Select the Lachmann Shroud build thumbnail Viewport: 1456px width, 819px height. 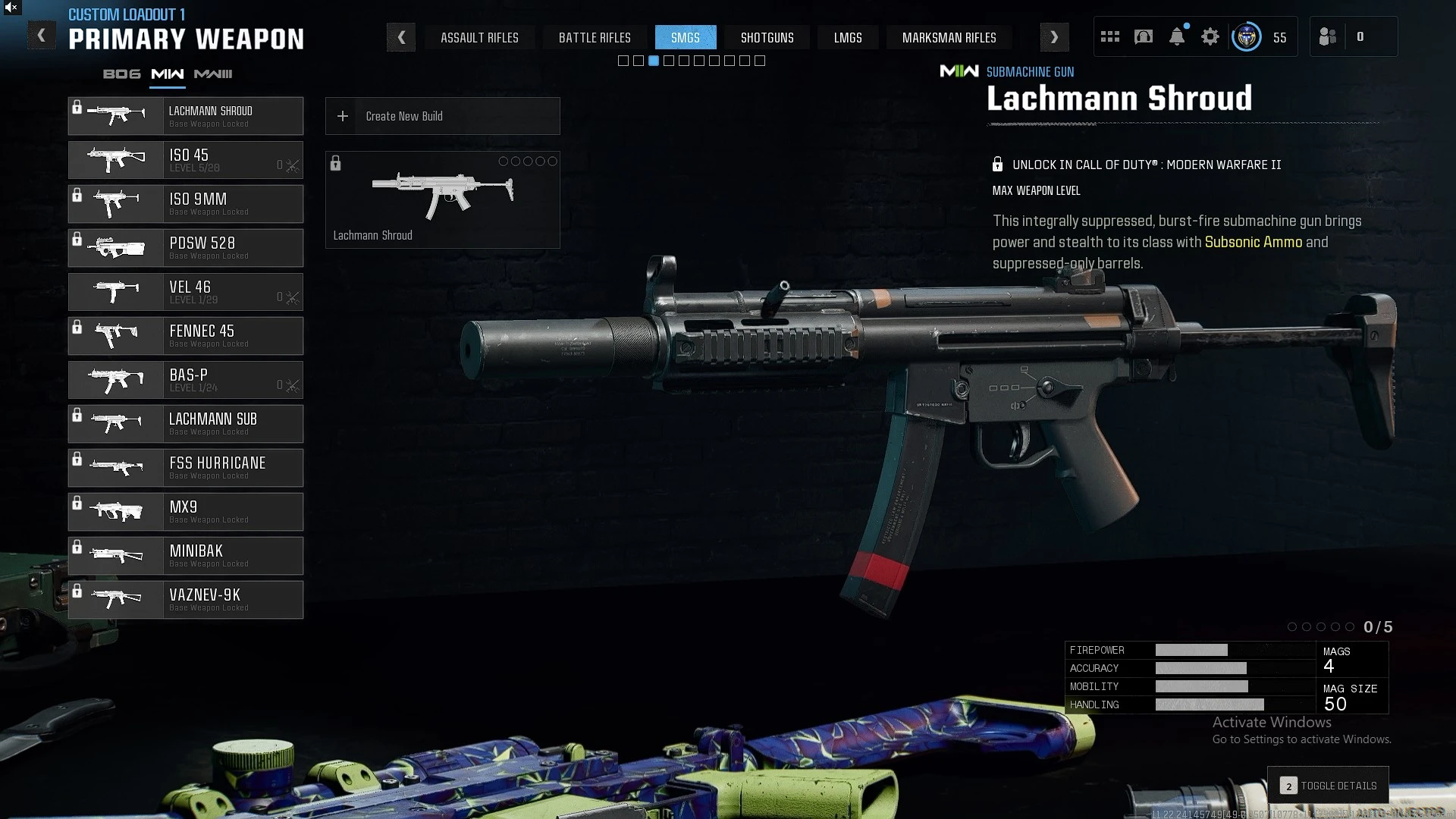(442, 199)
